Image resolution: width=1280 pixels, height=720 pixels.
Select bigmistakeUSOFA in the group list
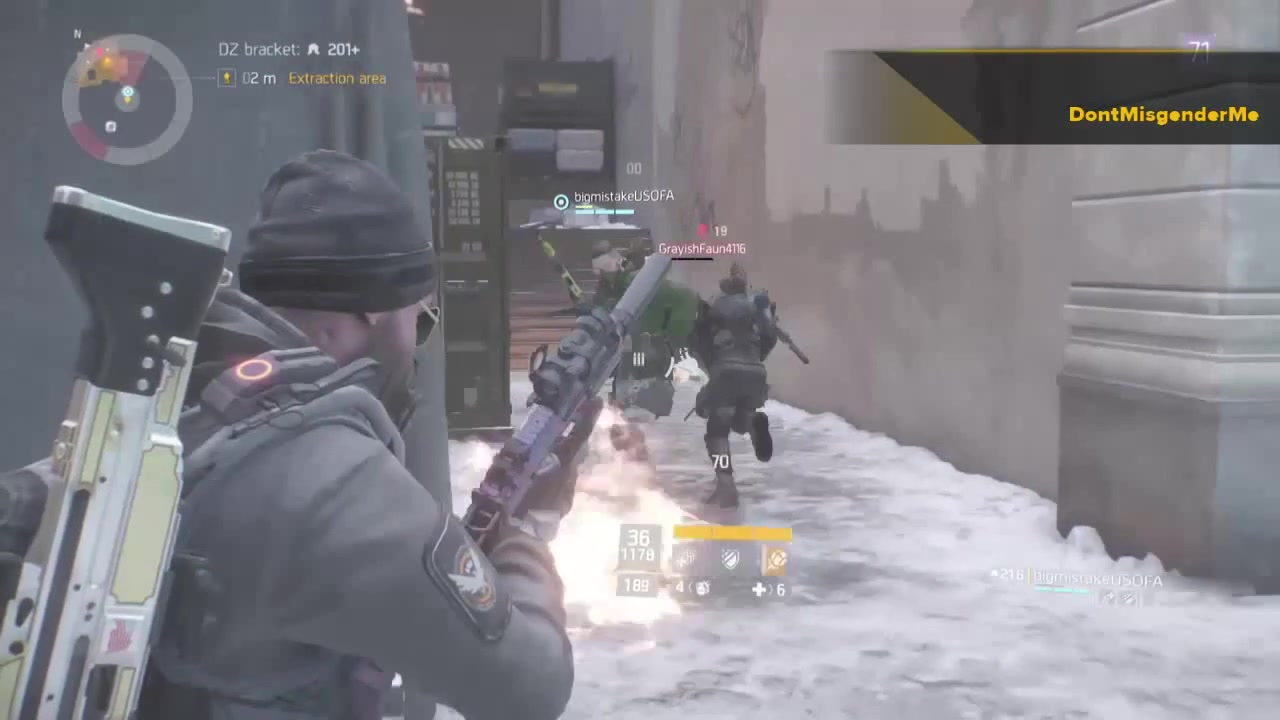[x=1097, y=580]
